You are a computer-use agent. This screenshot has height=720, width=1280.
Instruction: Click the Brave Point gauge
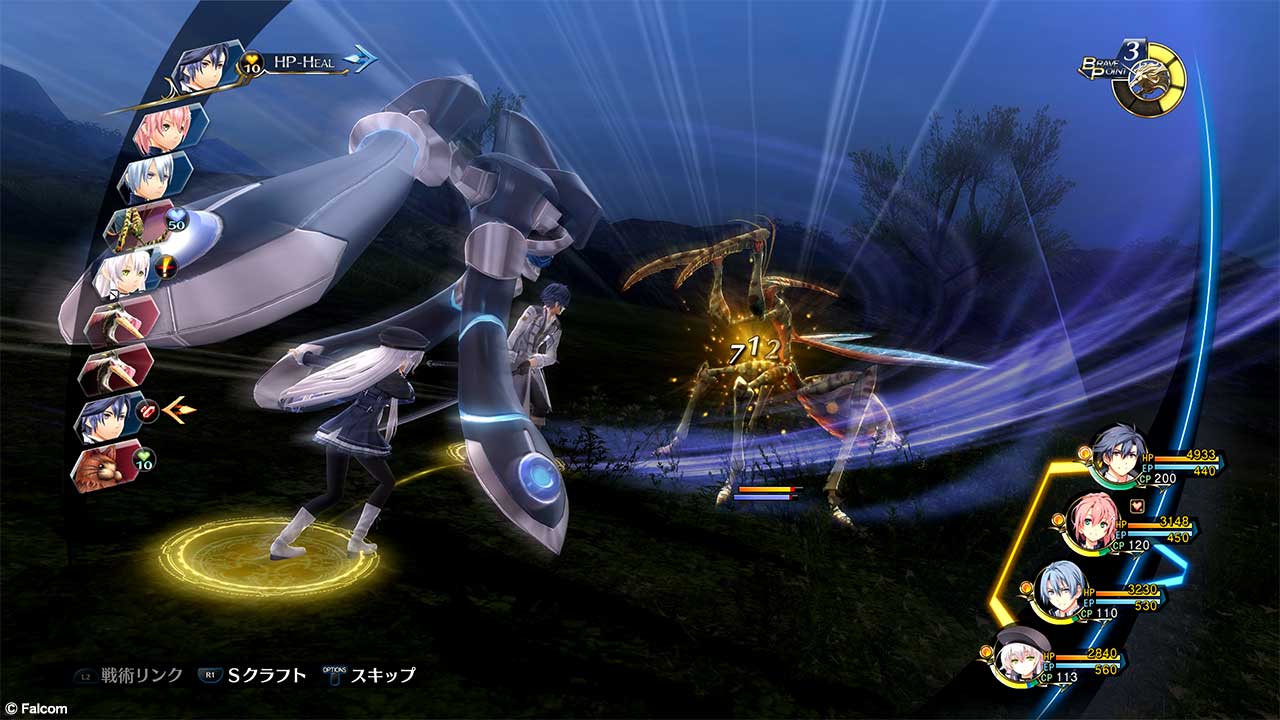[1149, 78]
